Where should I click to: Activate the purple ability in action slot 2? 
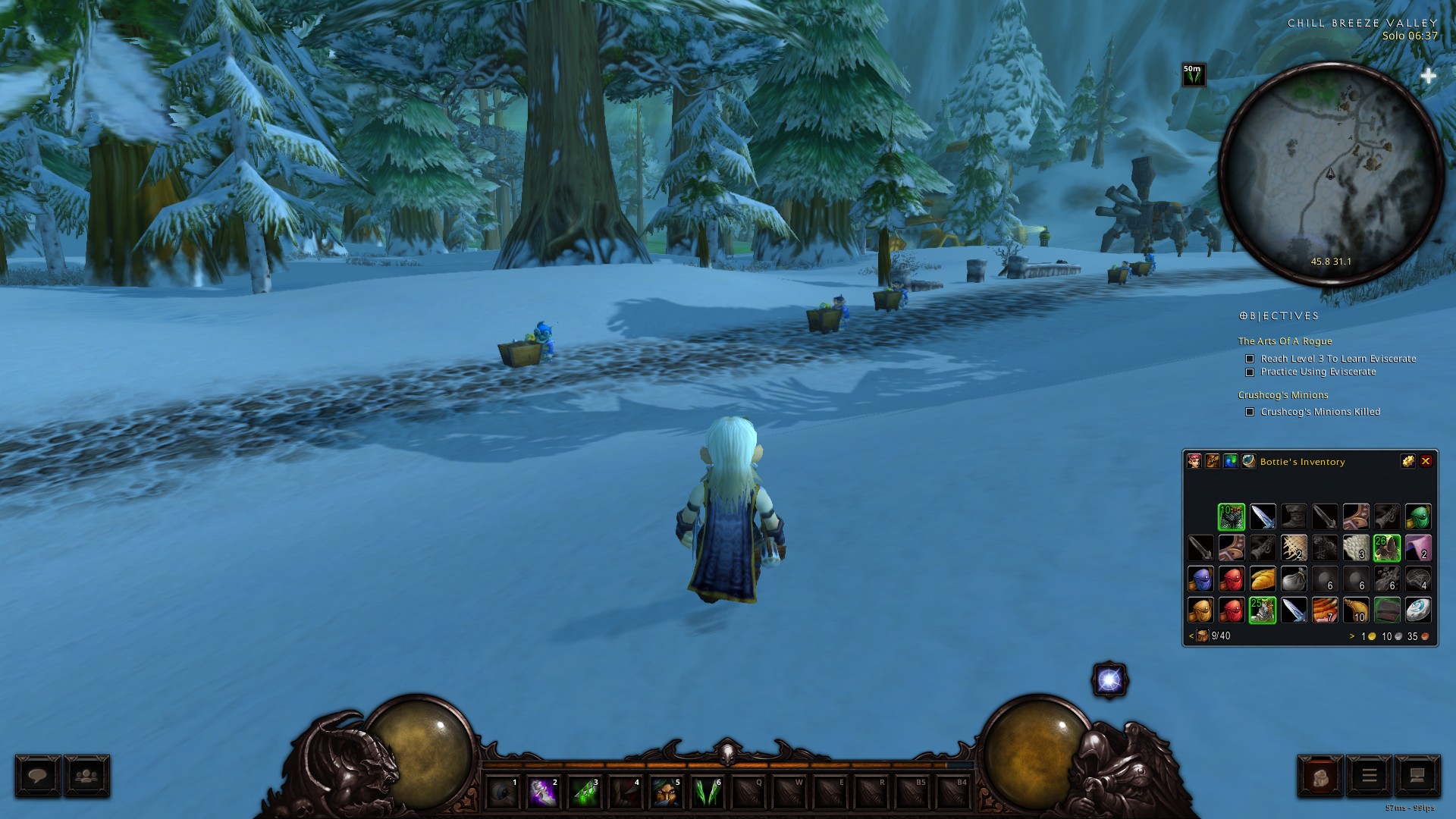[x=544, y=792]
